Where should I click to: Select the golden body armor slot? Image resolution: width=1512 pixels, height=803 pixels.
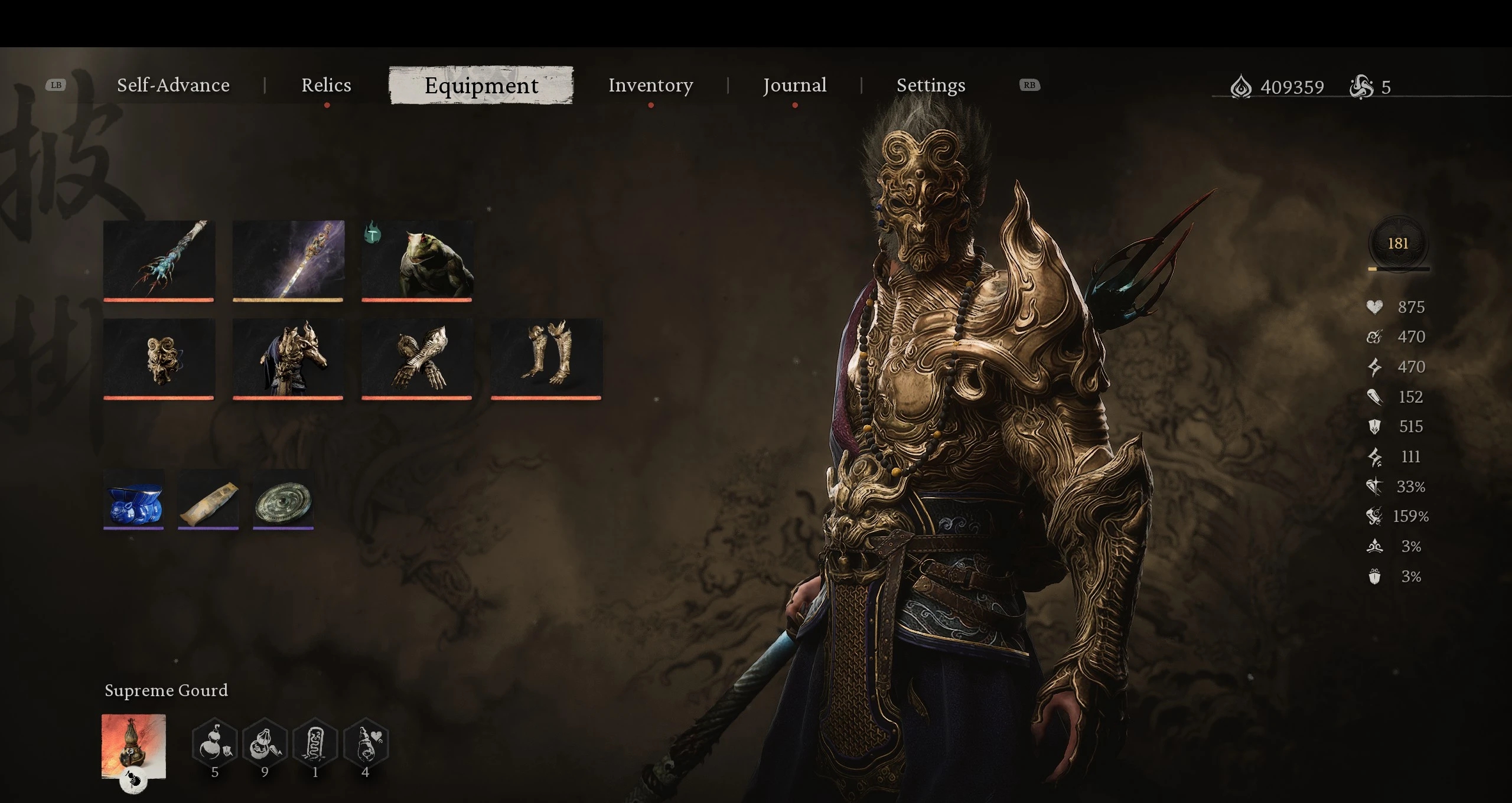(288, 358)
